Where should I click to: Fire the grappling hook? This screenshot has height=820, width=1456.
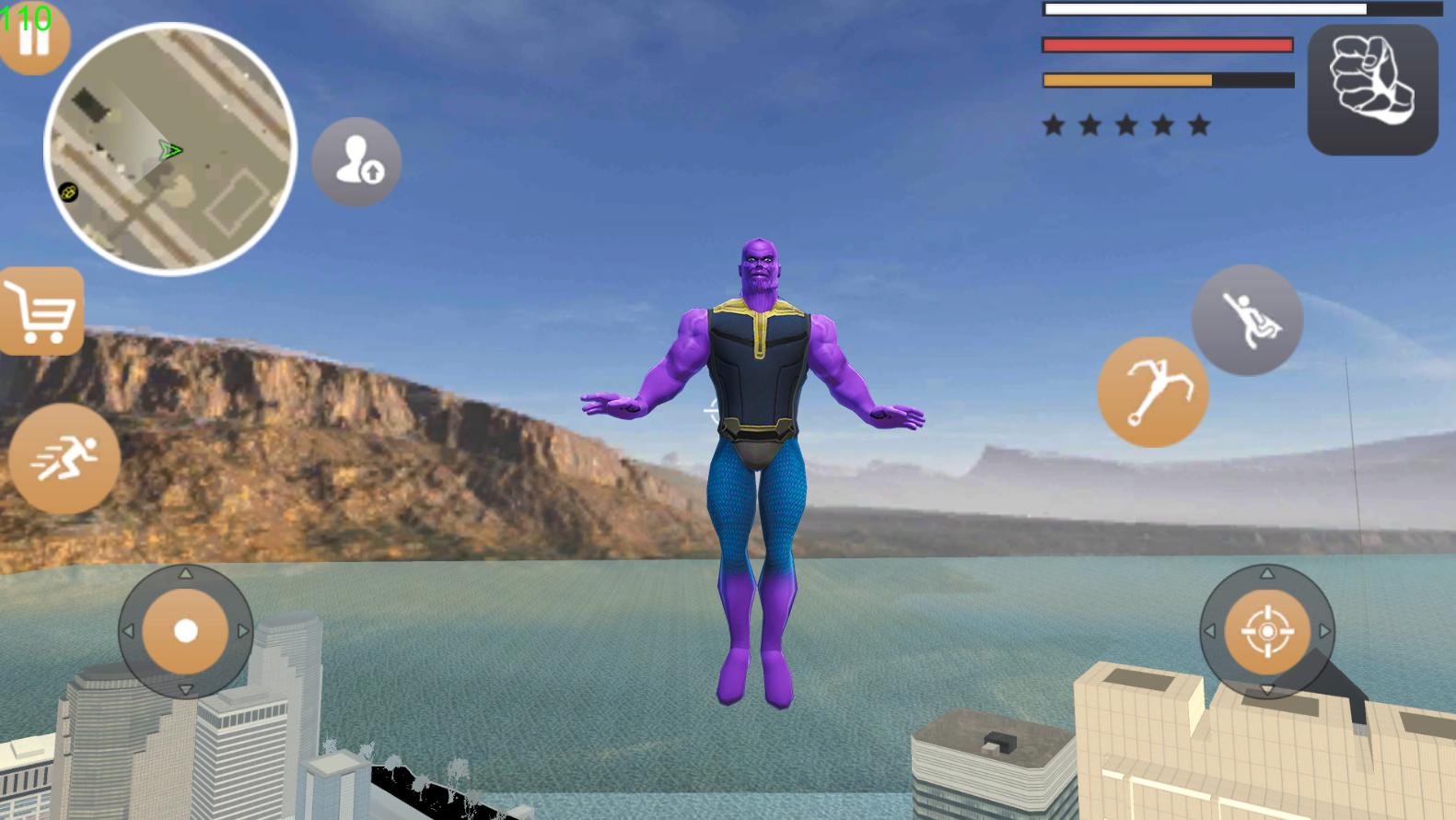coord(1153,391)
